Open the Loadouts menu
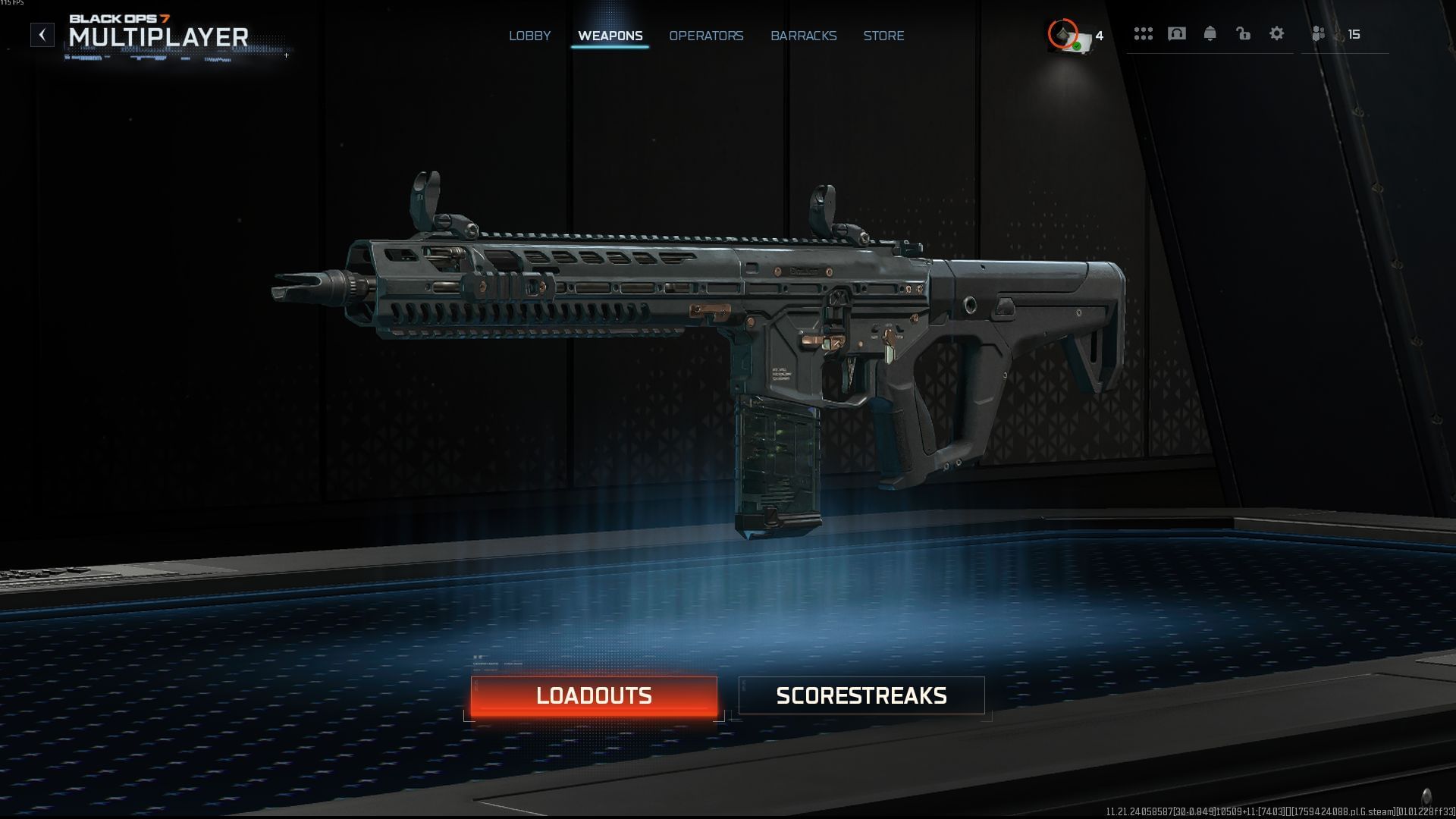This screenshot has height=819, width=1456. [x=594, y=695]
